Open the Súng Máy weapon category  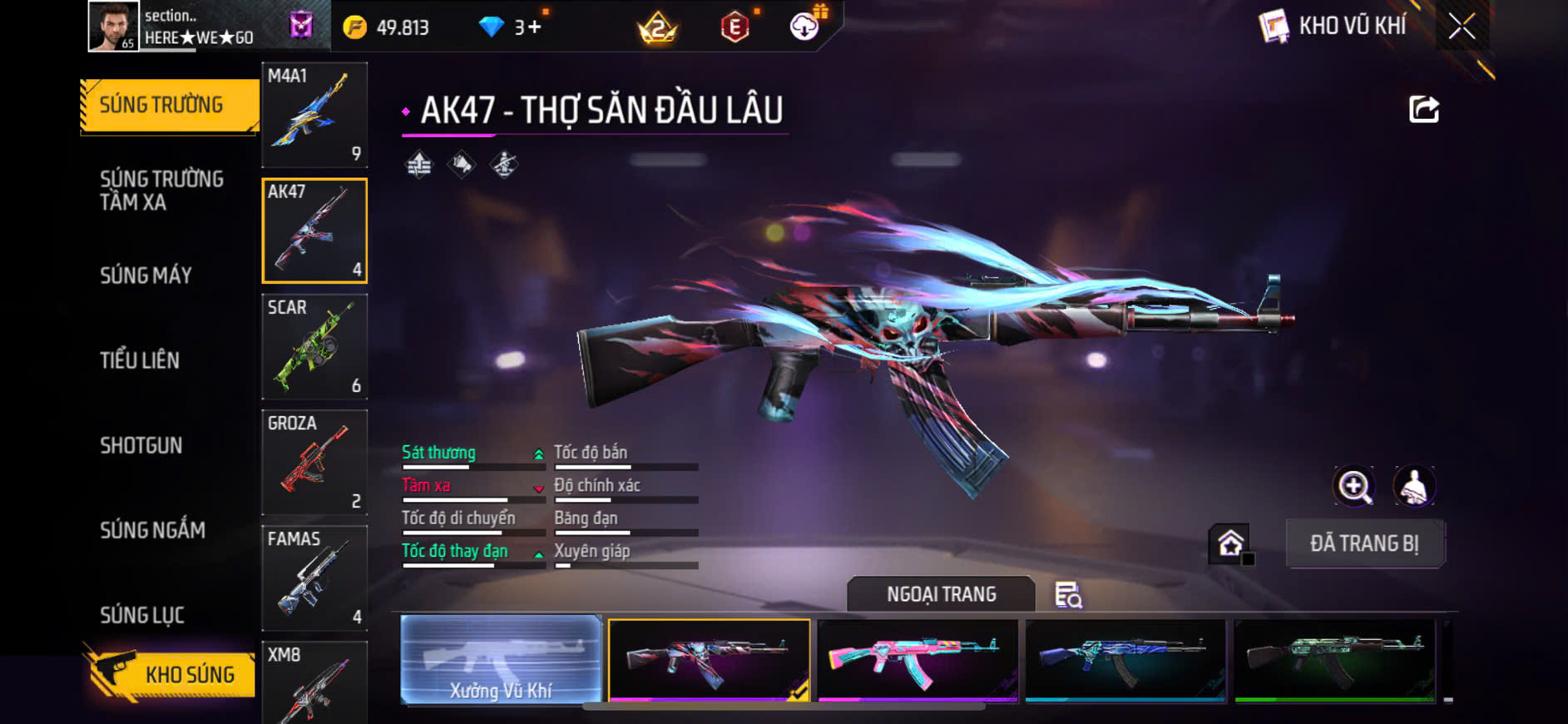pos(146,275)
